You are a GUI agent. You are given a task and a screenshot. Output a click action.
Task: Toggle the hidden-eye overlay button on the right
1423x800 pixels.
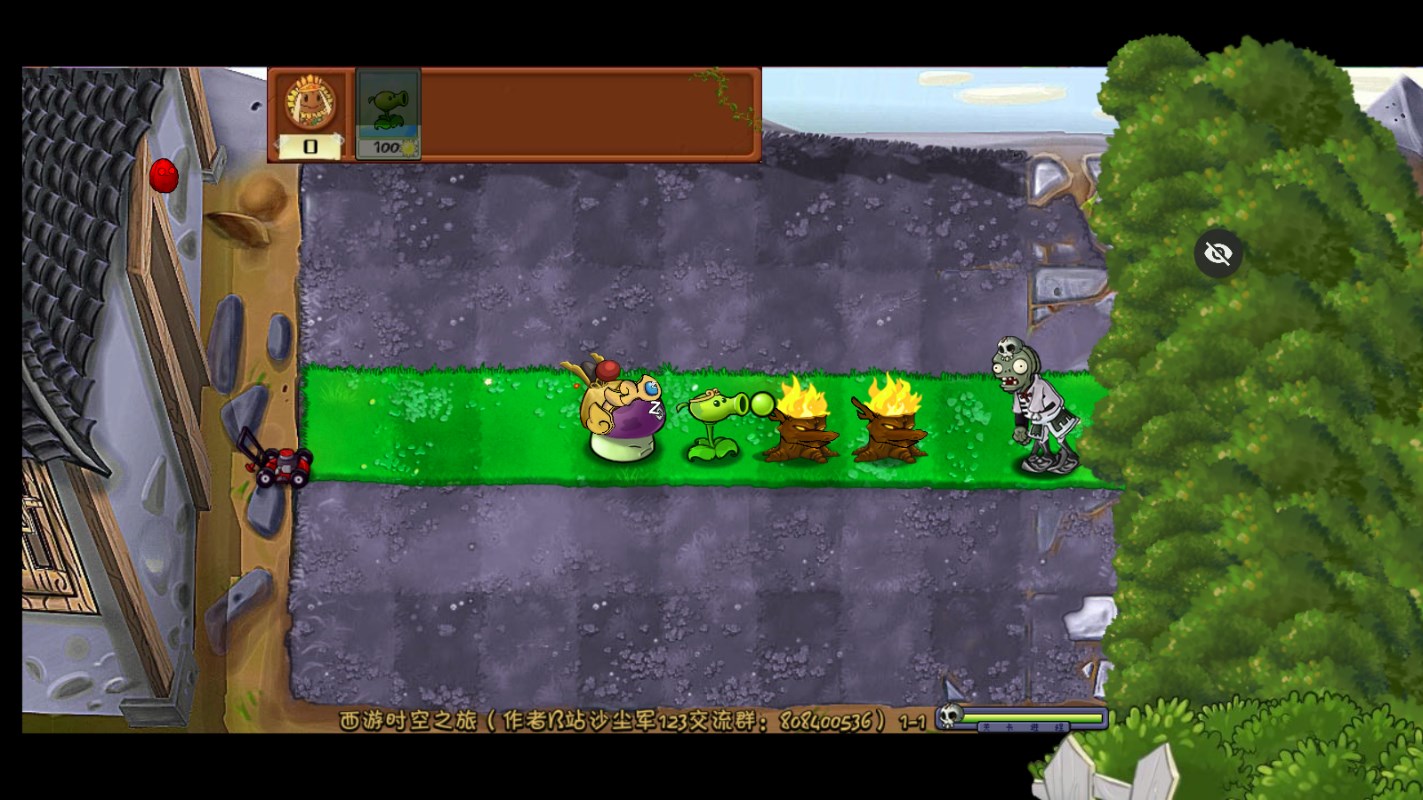(x=1218, y=254)
